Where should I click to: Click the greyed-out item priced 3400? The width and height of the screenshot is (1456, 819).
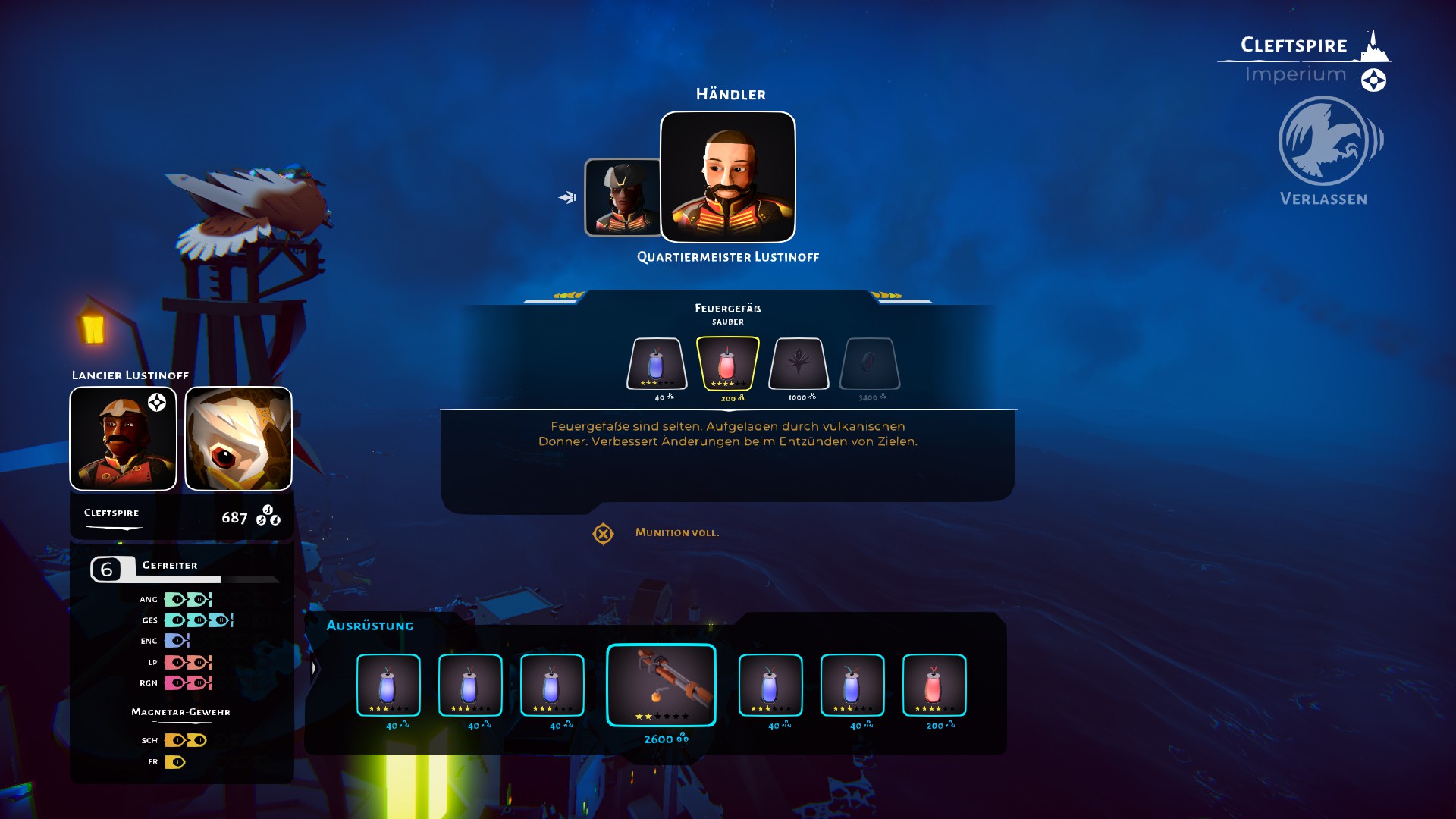pyautogui.click(x=870, y=364)
